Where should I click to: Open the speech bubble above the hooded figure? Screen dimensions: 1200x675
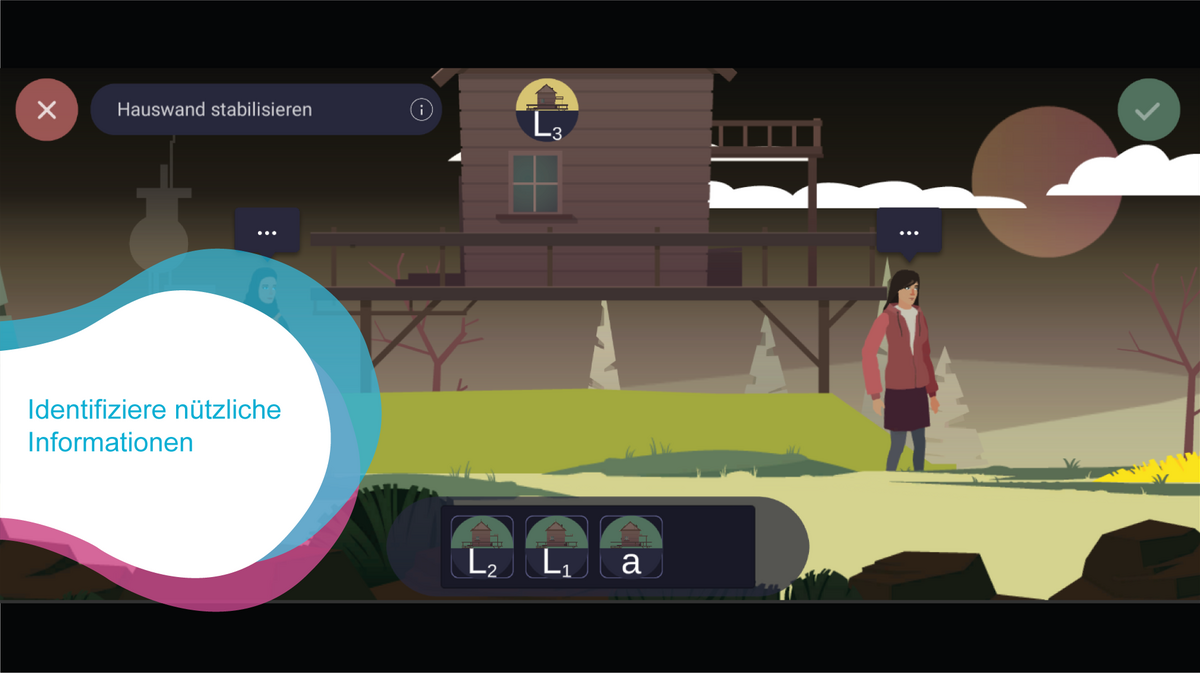(267, 232)
